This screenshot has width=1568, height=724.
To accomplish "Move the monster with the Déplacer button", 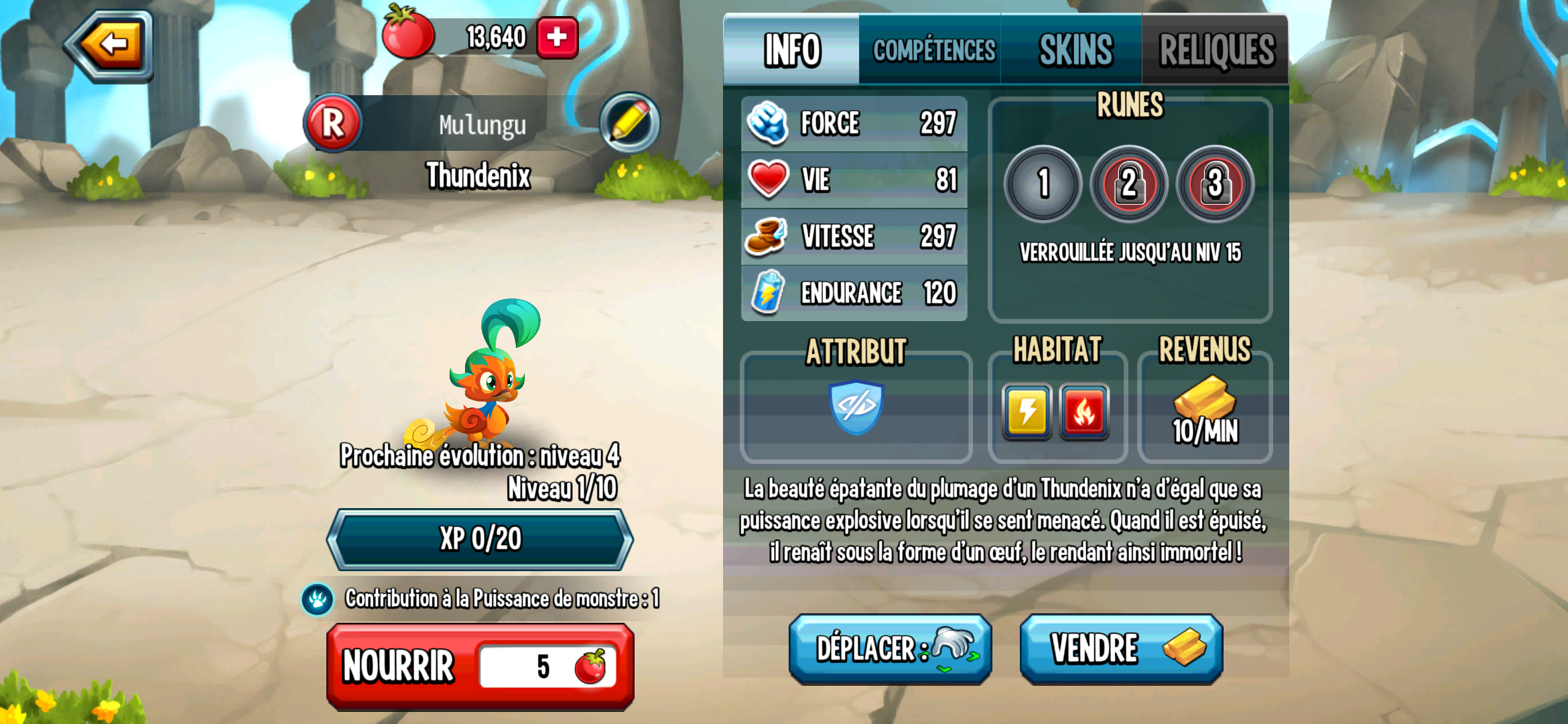I will (x=890, y=649).
